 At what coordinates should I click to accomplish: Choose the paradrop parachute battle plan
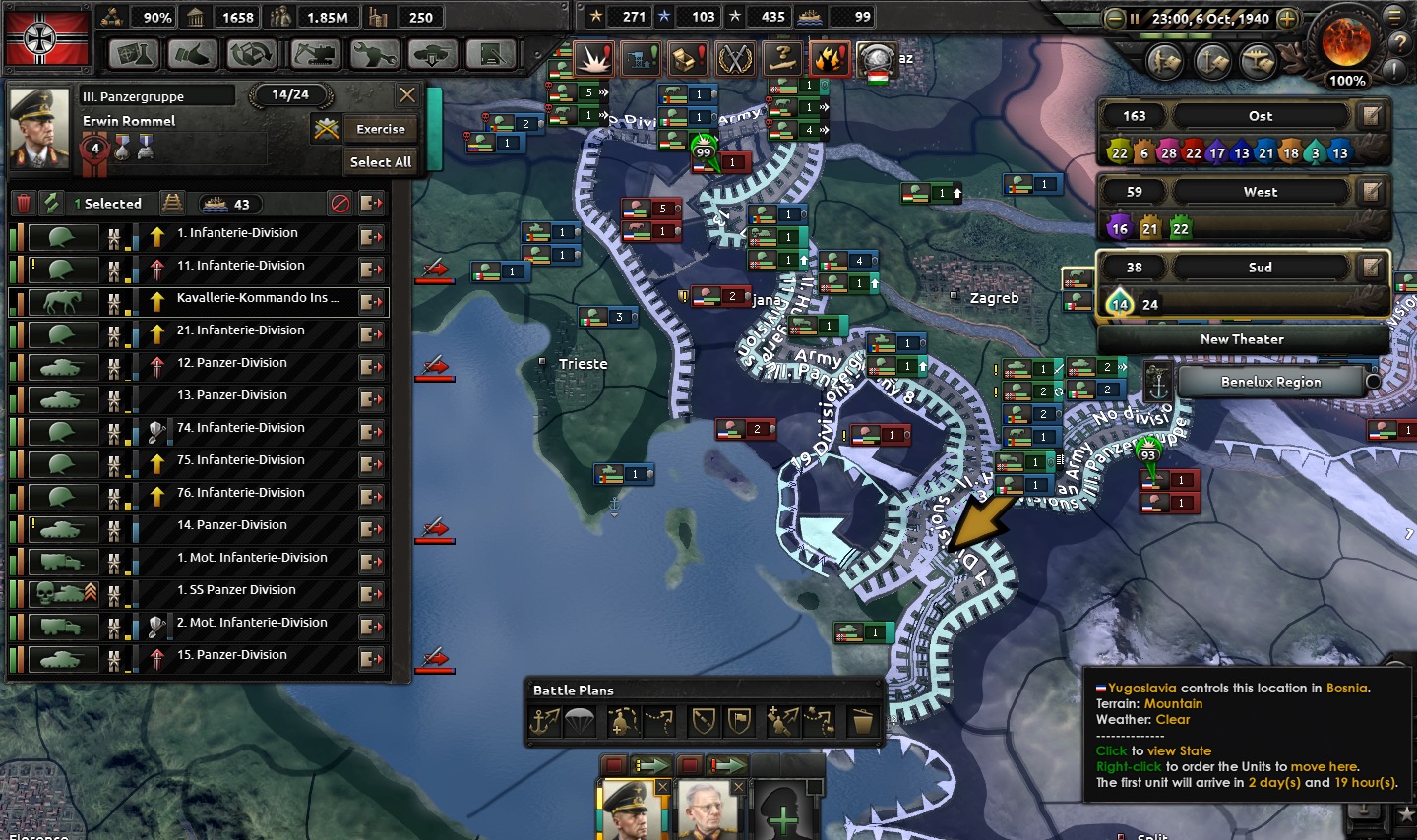tap(579, 722)
